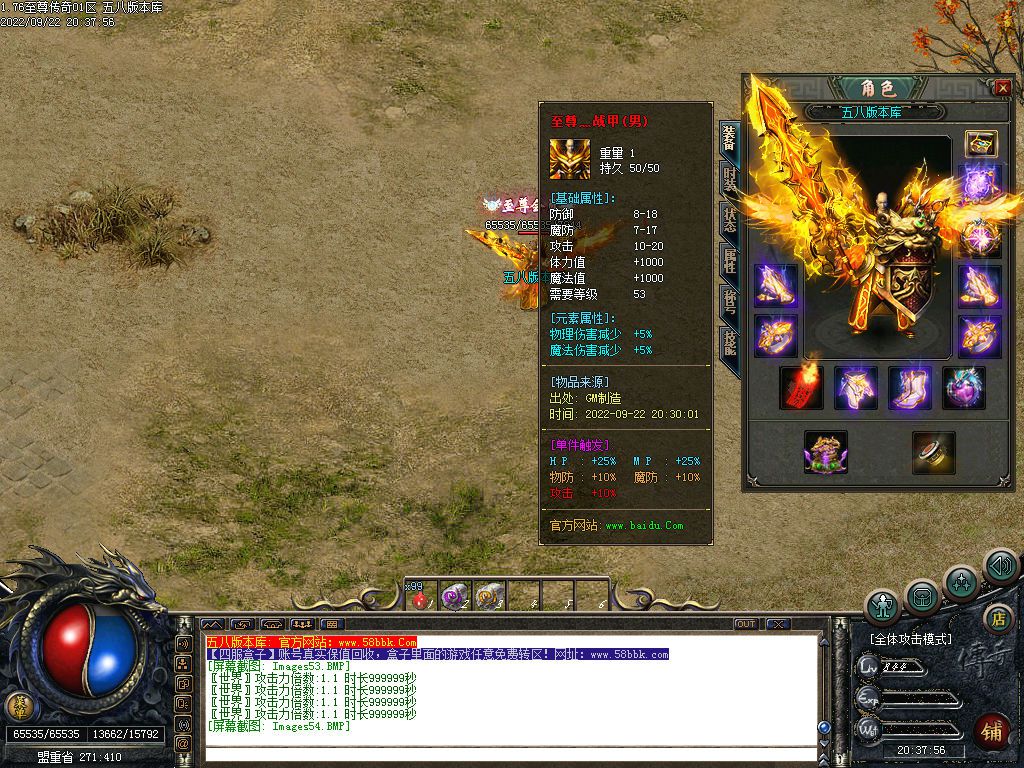Open the bag inventory round button

[x=922, y=597]
